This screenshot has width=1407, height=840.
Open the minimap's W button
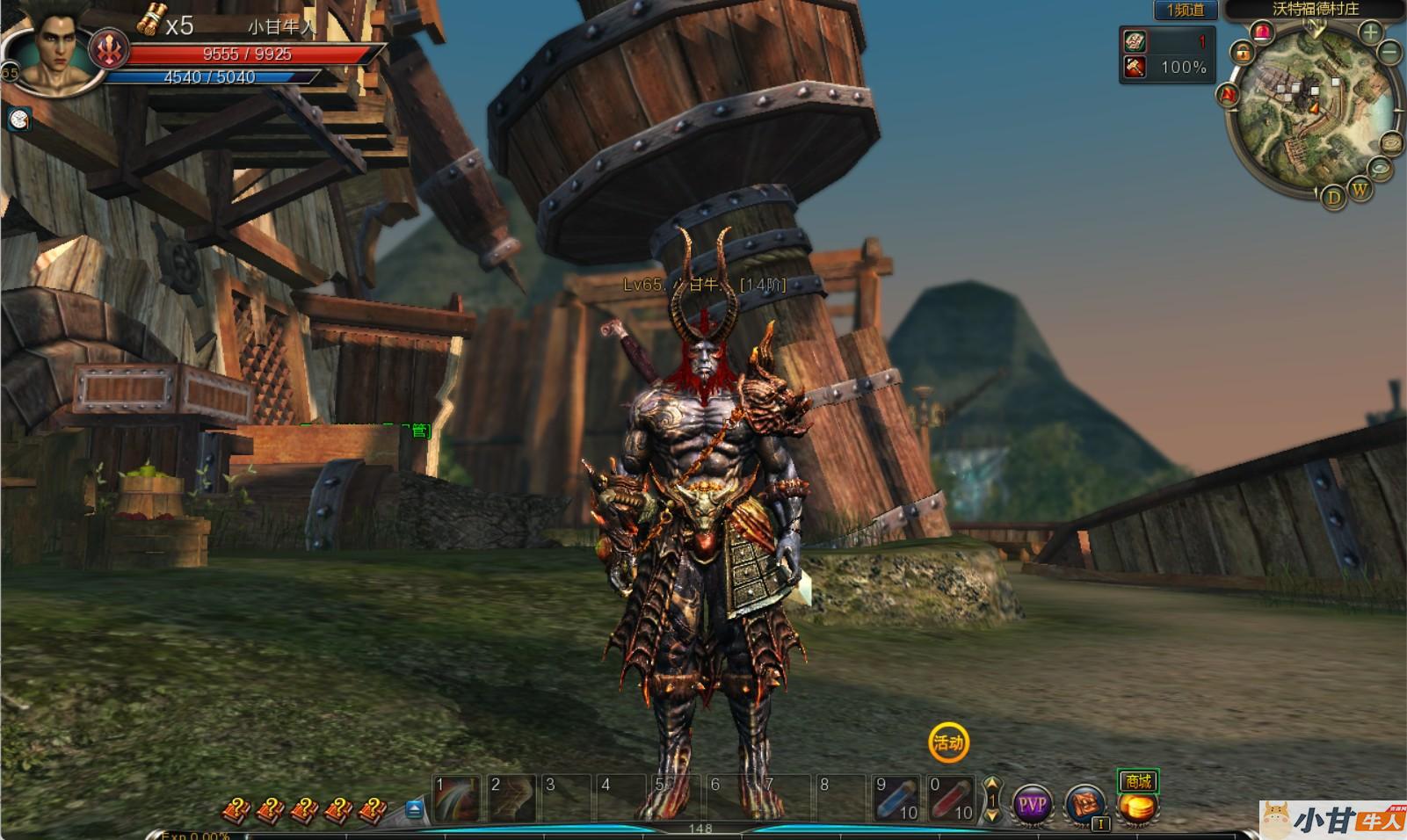click(x=1360, y=189)
